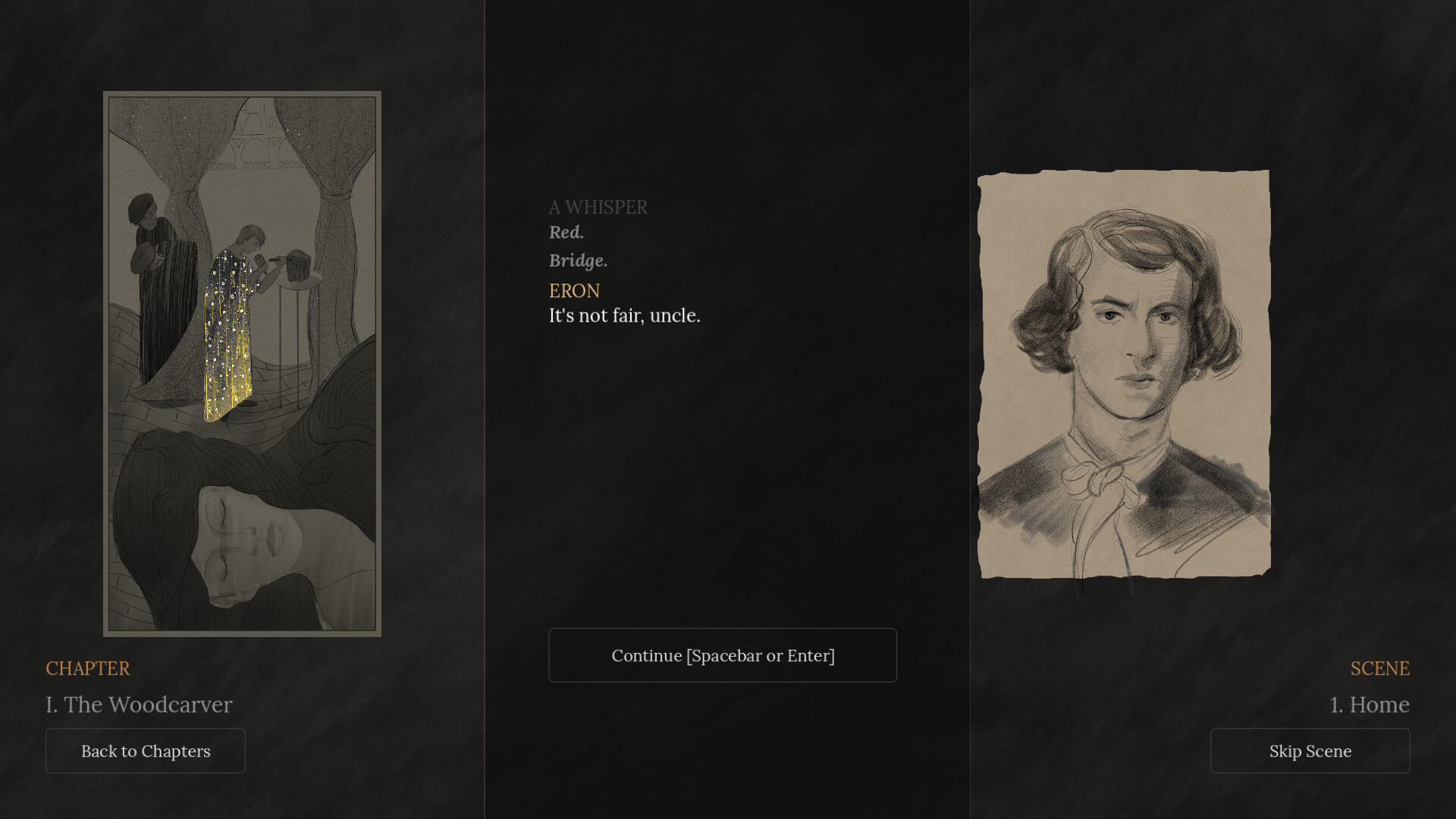Select the whispered word 'Bridge.'
The image size is (1456, 819).
point(578,261)
